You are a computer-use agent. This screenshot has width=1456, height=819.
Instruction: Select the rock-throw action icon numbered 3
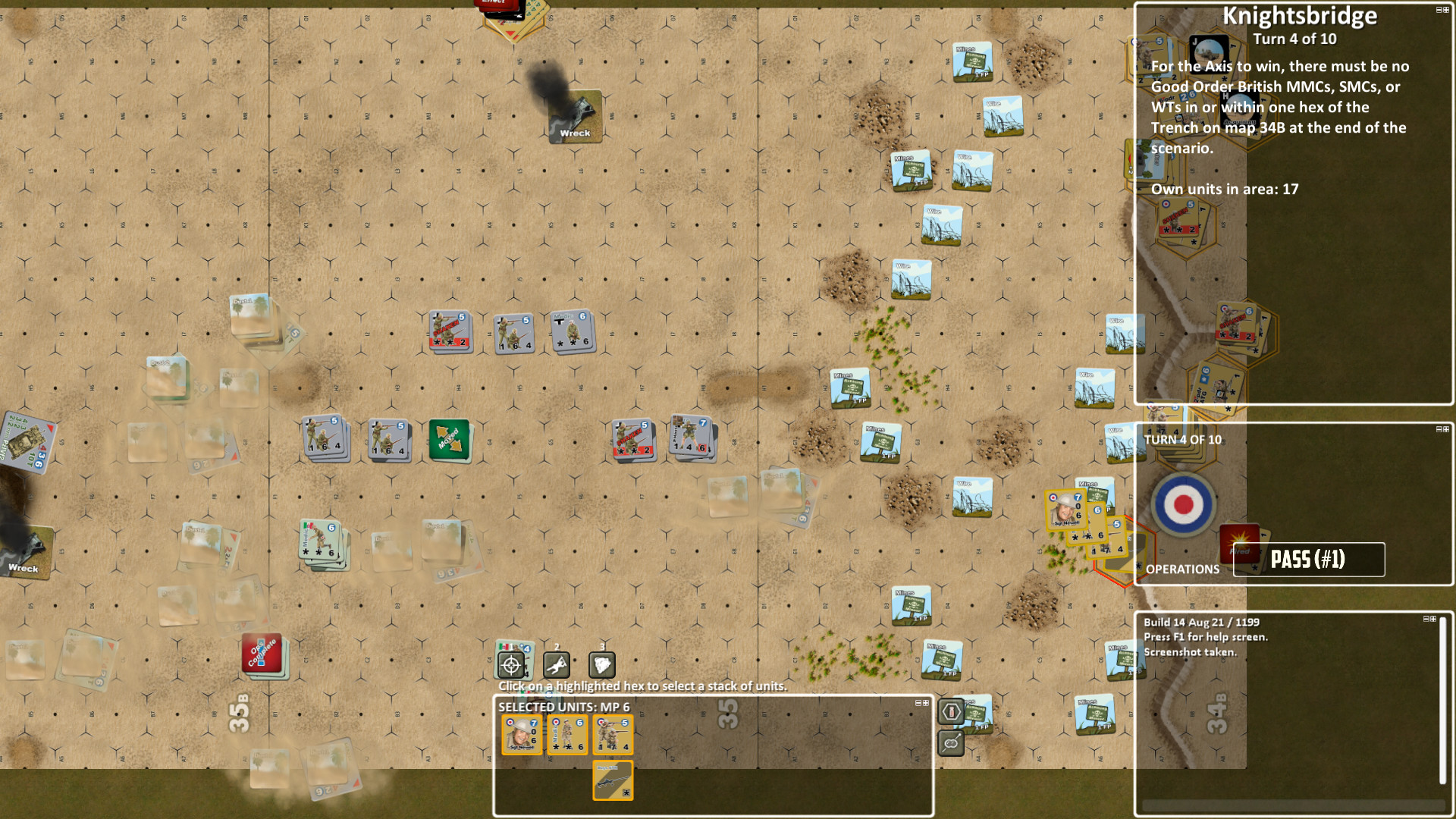tap(602, 664)
